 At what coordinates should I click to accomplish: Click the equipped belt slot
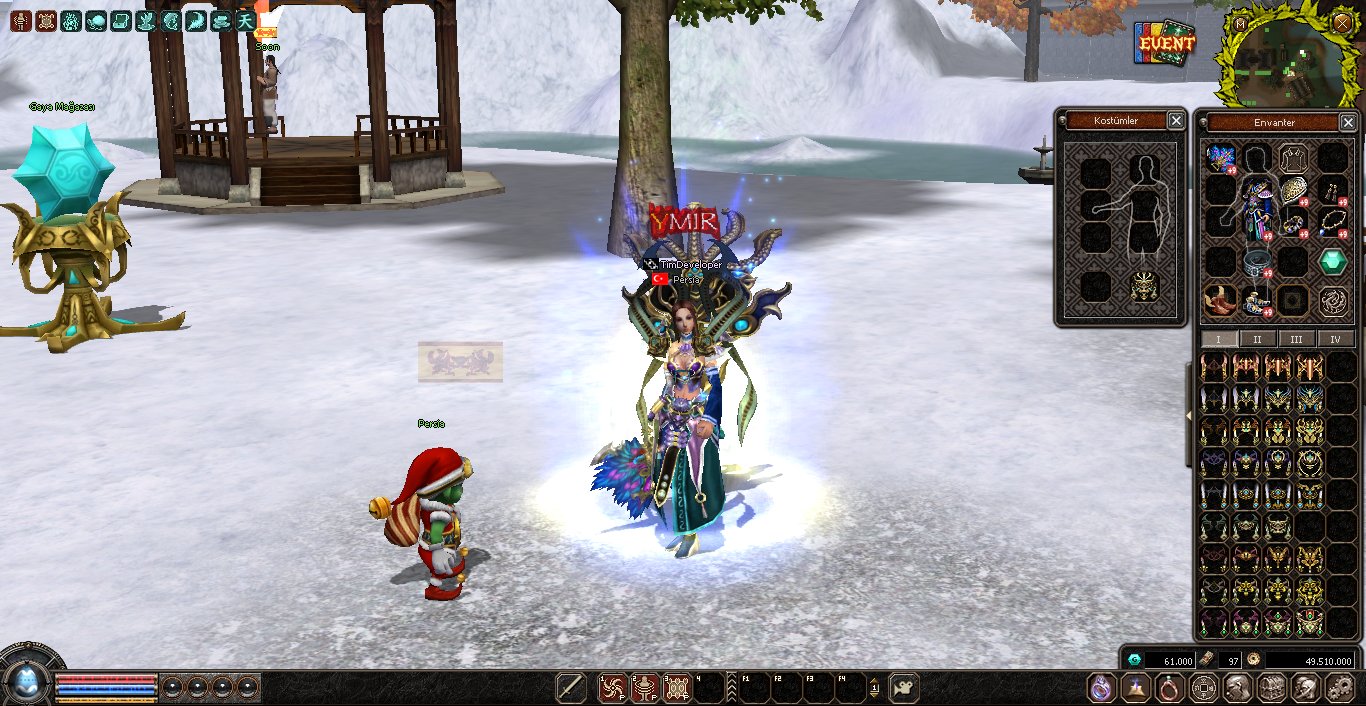[1257, 263]
